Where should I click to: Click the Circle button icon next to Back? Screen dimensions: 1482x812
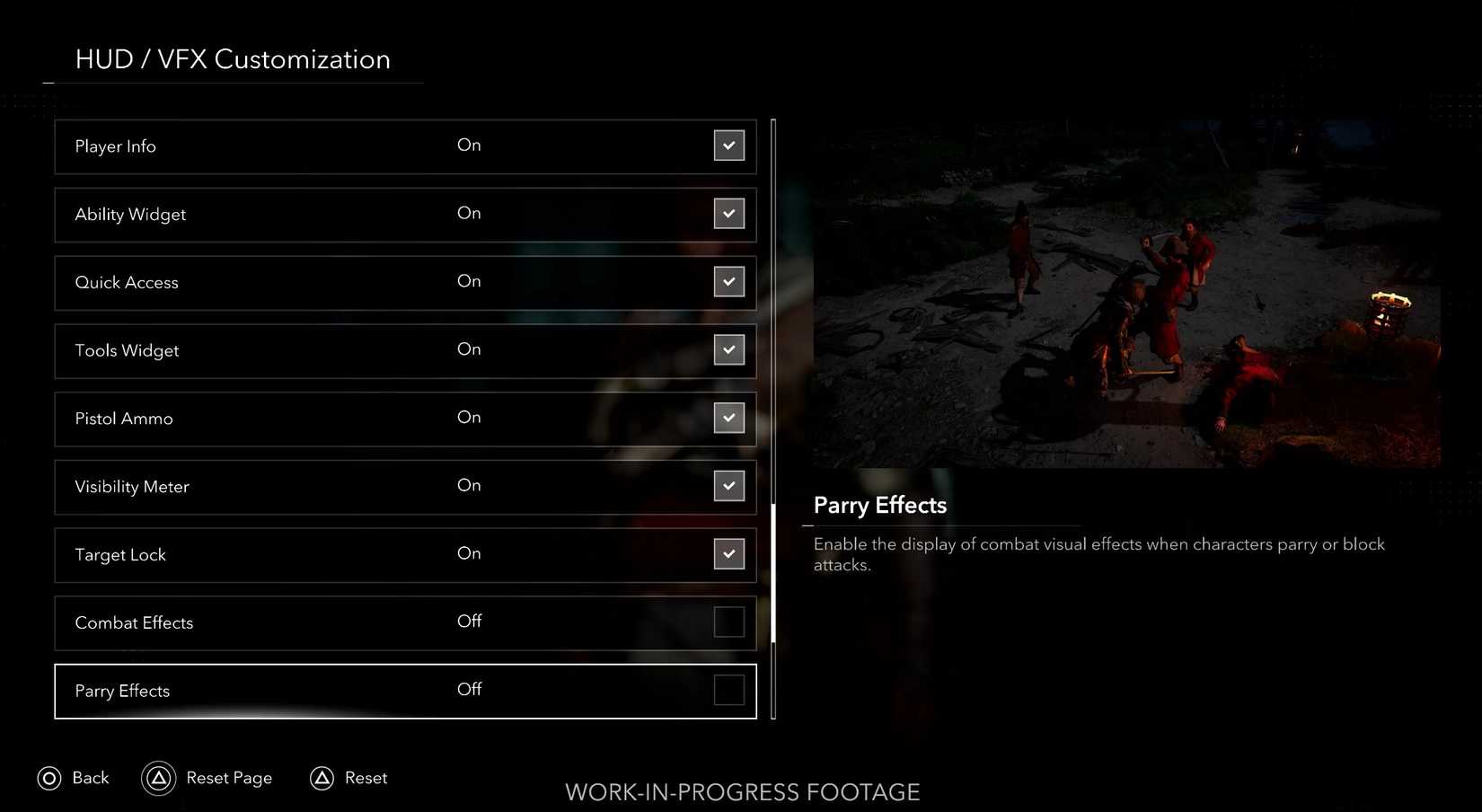(49, 778)
